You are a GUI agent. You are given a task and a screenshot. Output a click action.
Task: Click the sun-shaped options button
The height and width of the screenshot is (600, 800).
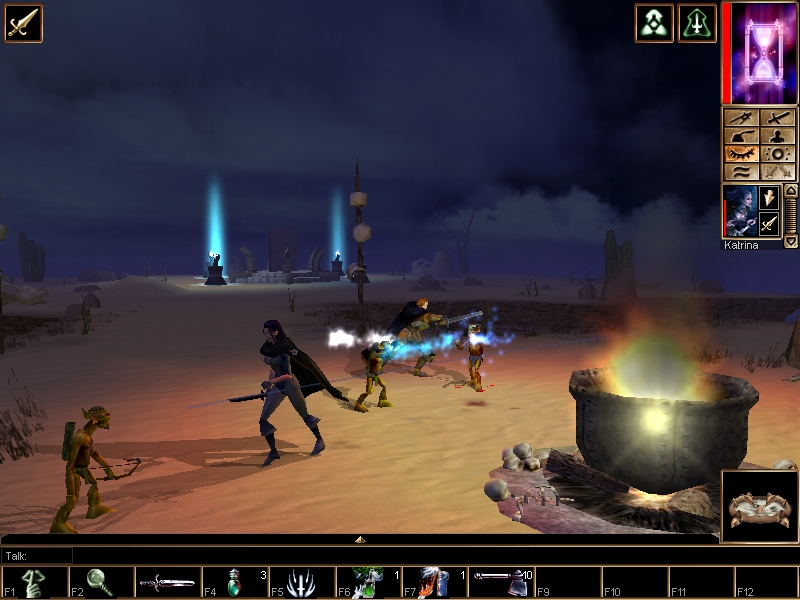click(776, 155)
